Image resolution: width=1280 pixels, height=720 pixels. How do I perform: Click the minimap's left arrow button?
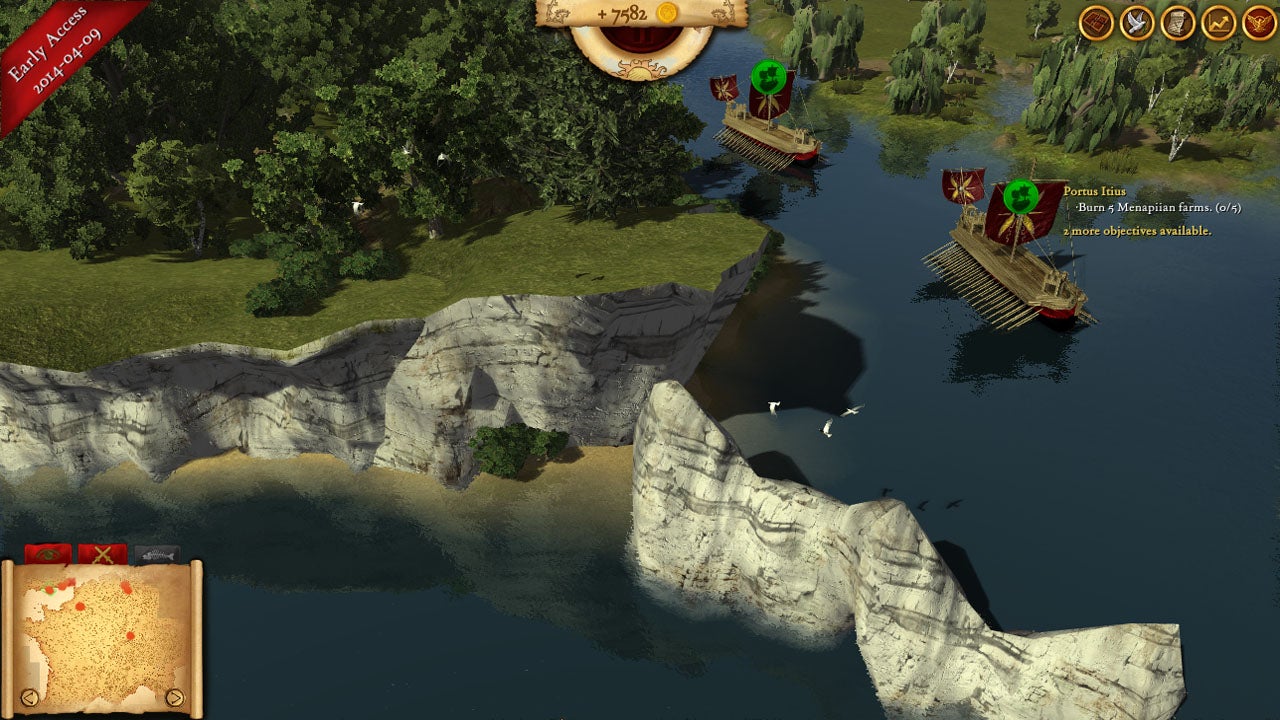tap(30, 697)
